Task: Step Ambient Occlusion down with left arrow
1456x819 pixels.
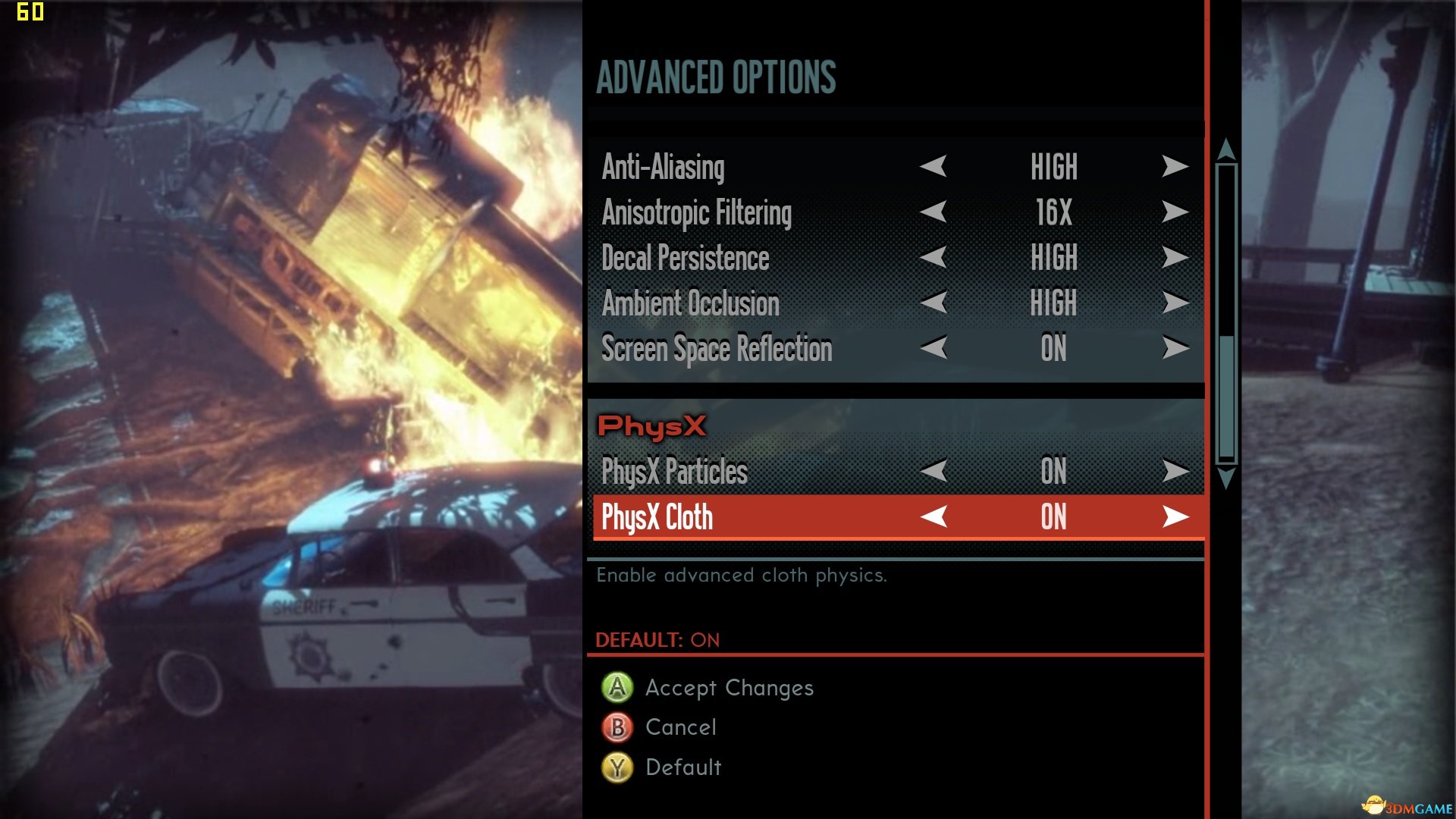Action: point(934,303)
